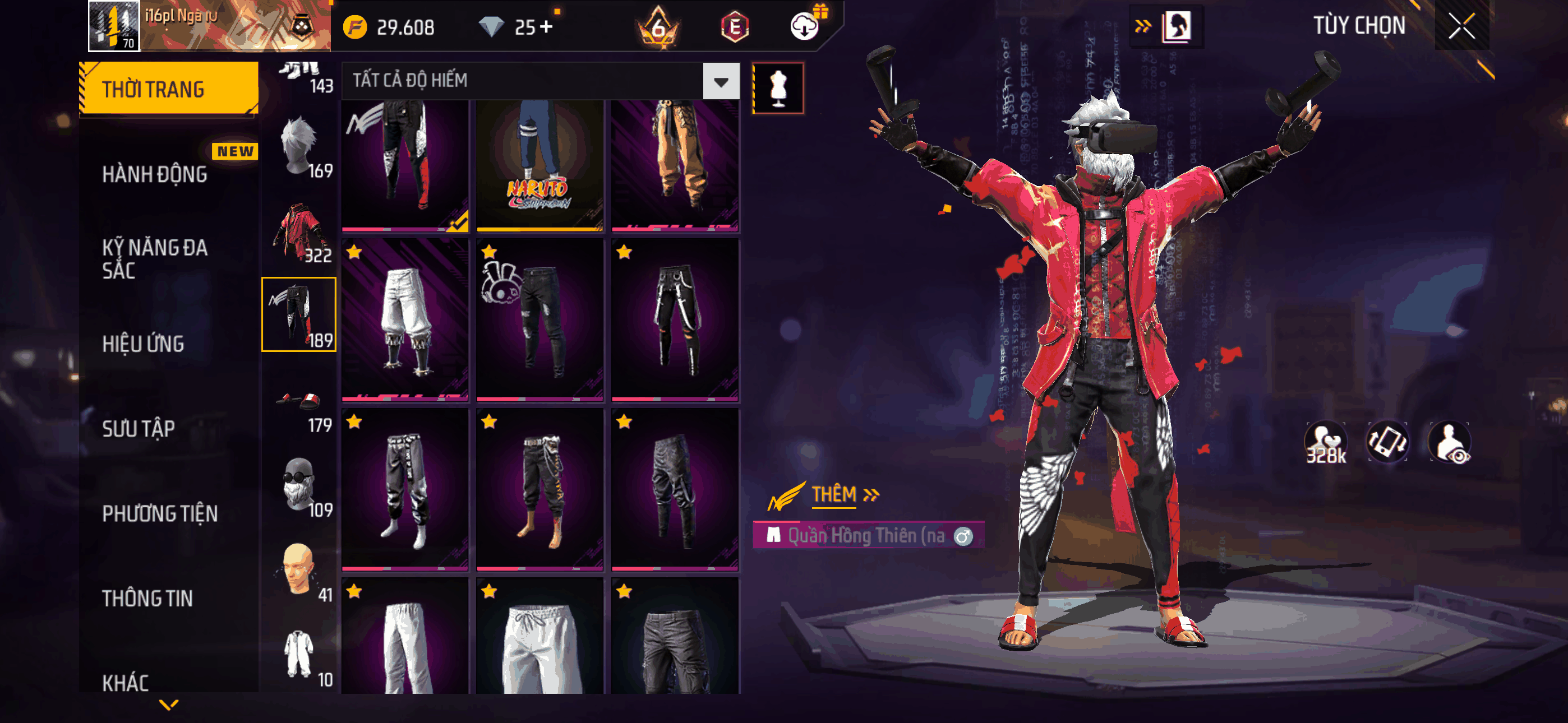Add diamonds with the plus button
This screenshot has width=1568, height=723.
pyautogui.click(x=546, y=27)
